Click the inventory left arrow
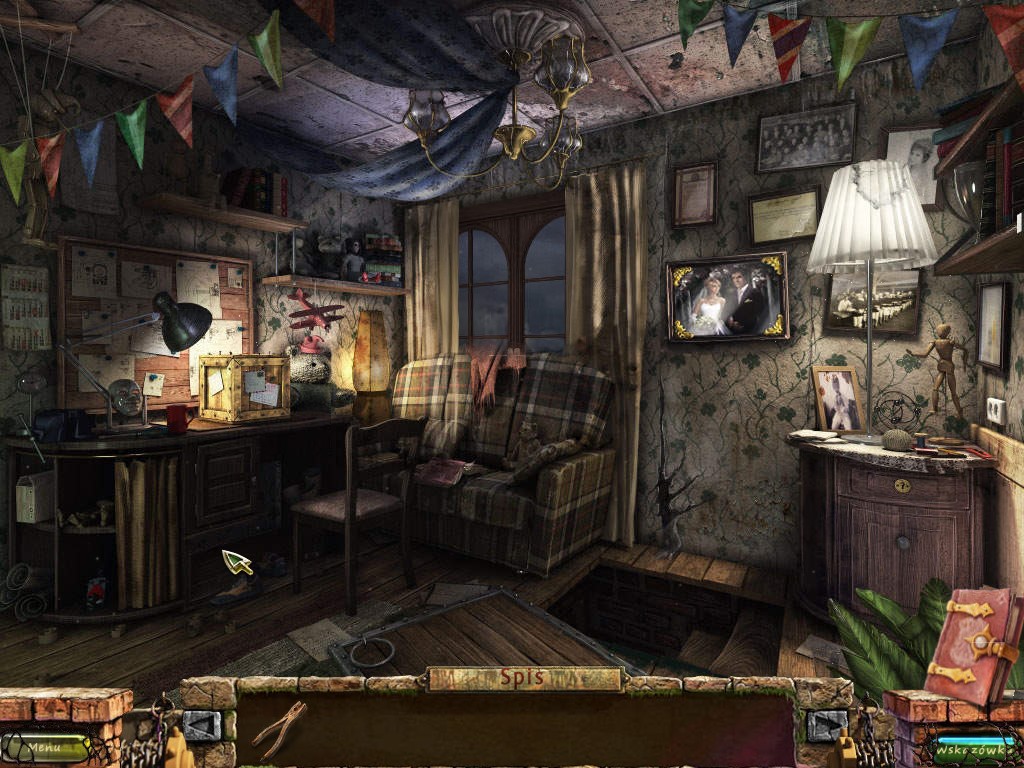The width and height of the screenshot is (1024, 768). pyautogui.click(x=202, y=725)
